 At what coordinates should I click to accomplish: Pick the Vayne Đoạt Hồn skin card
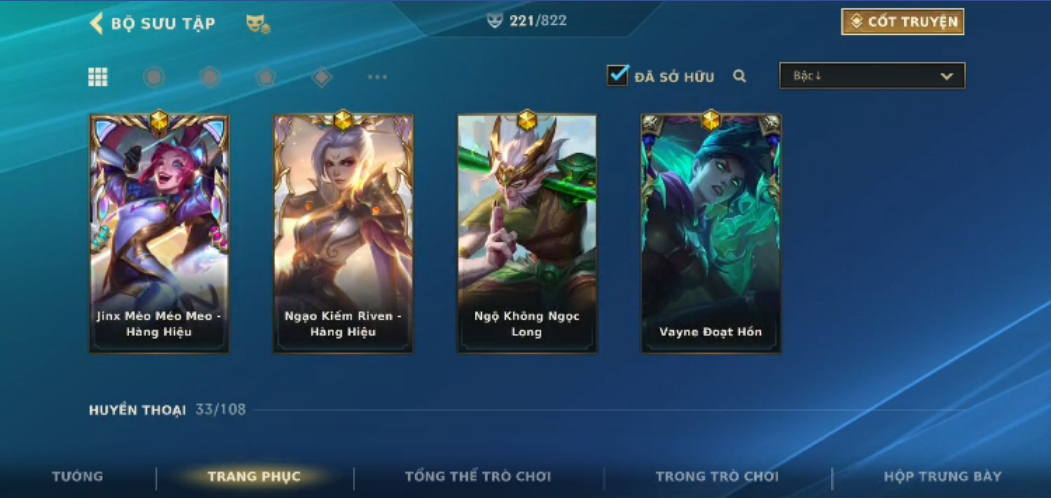point(711,233)
